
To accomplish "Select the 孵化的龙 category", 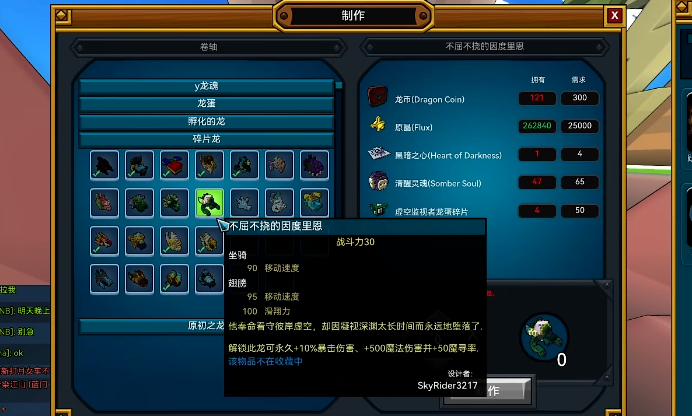I will pyautogui.click(x=206, y=121).
